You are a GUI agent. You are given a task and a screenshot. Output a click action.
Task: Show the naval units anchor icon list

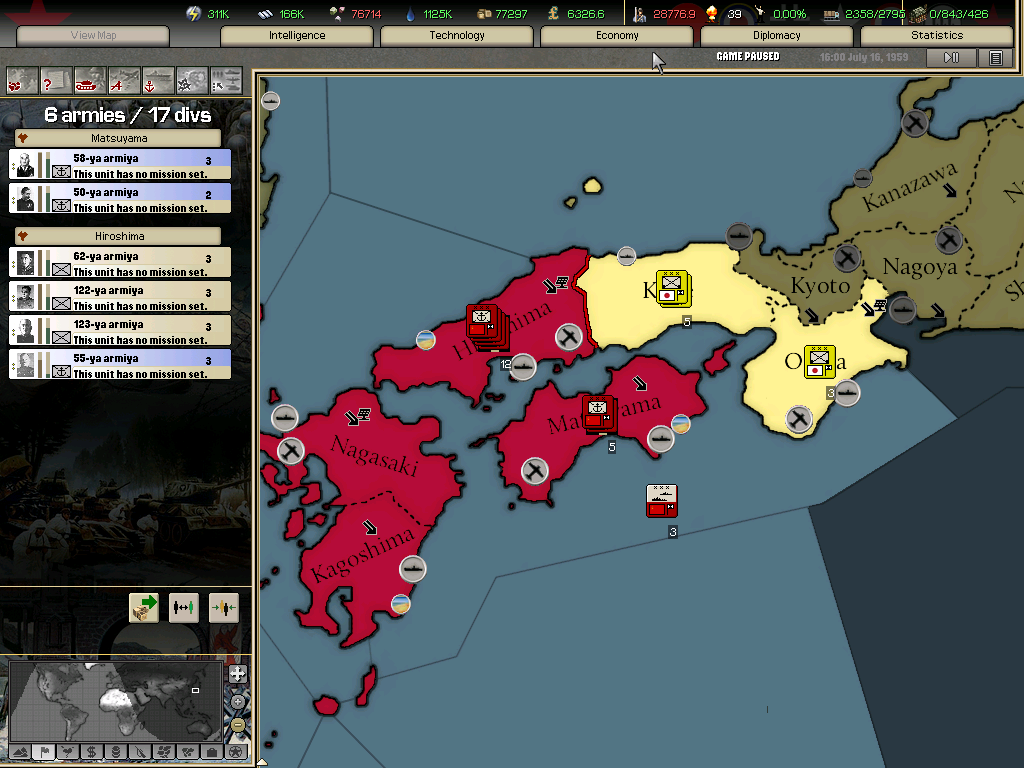(x=158, y=79)
